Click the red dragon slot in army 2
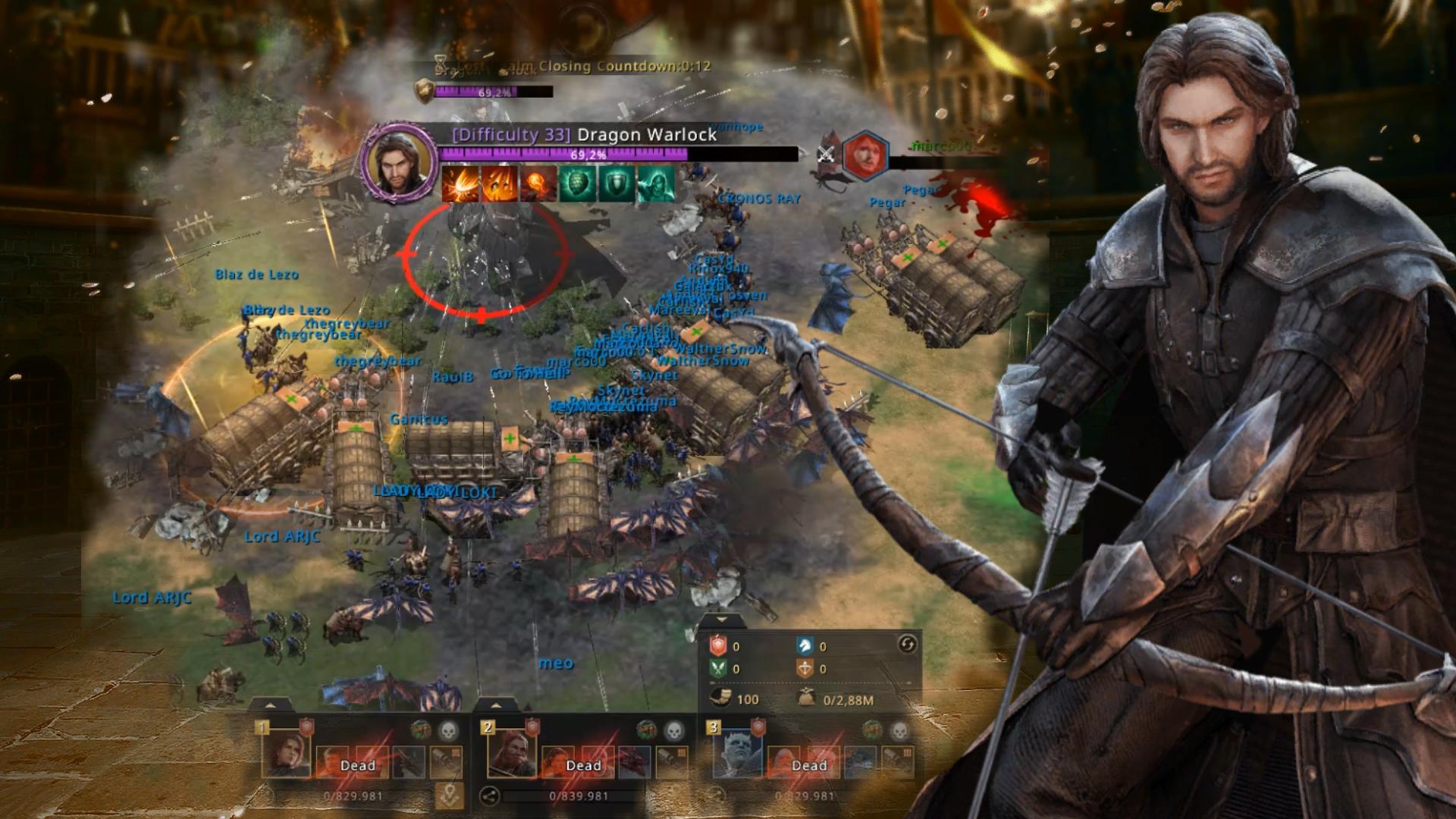1456x819 pixels. point(633,761)
